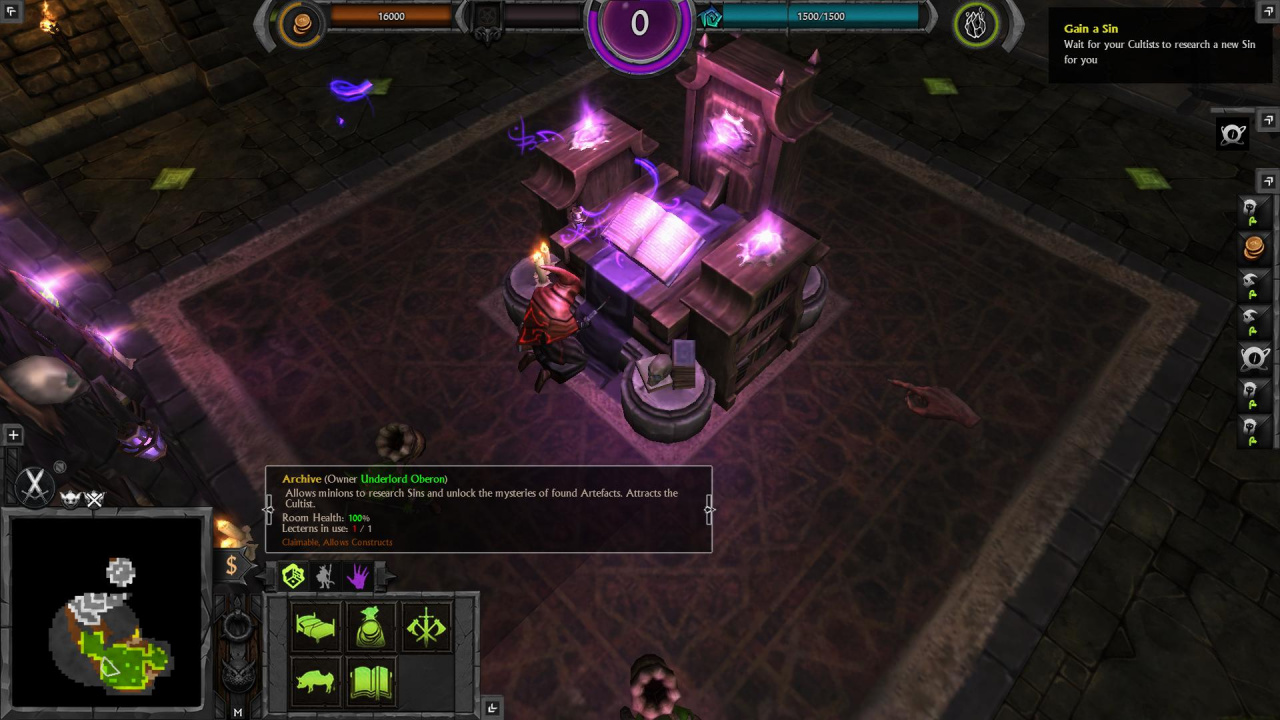Image resolution: width=1280 pixels, height=720 pixels.
Task: Click the sin orb showing zero
Action: (639, 24)
